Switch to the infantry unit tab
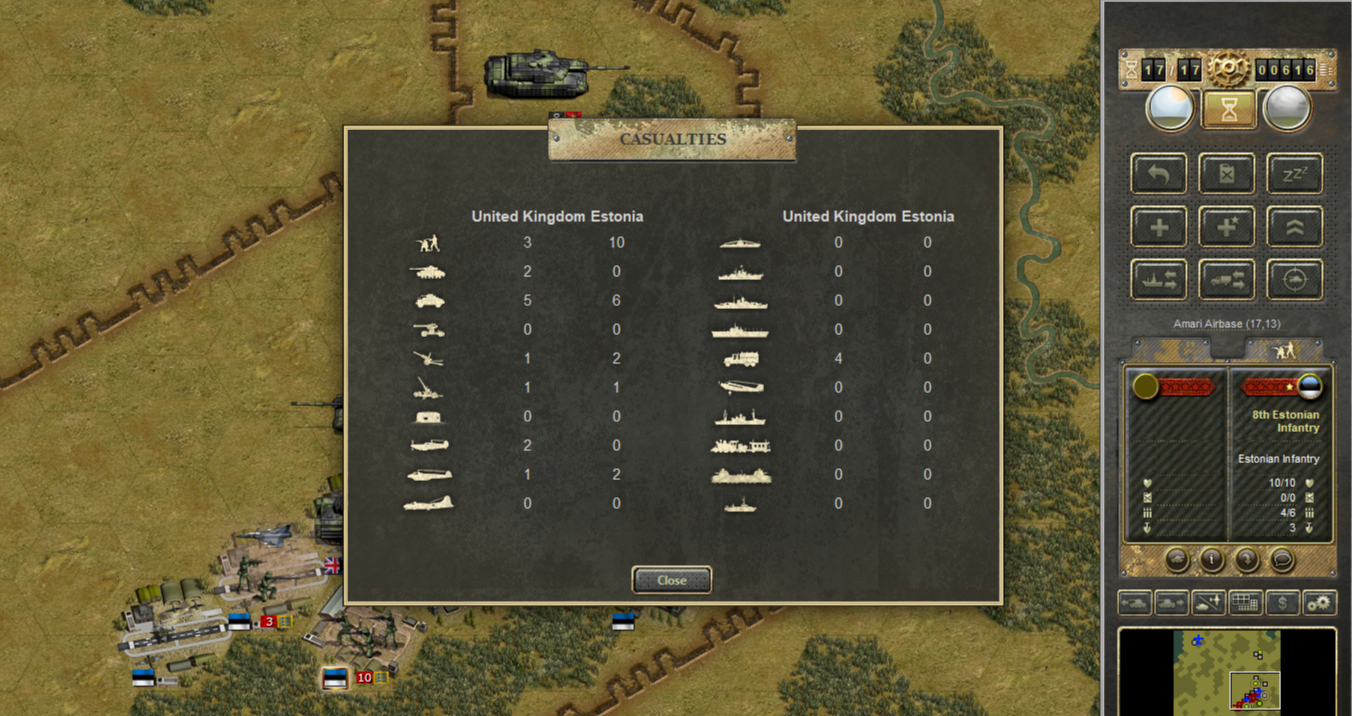The height and width of the screenshot is (716, 1352). click(1284, 349)
